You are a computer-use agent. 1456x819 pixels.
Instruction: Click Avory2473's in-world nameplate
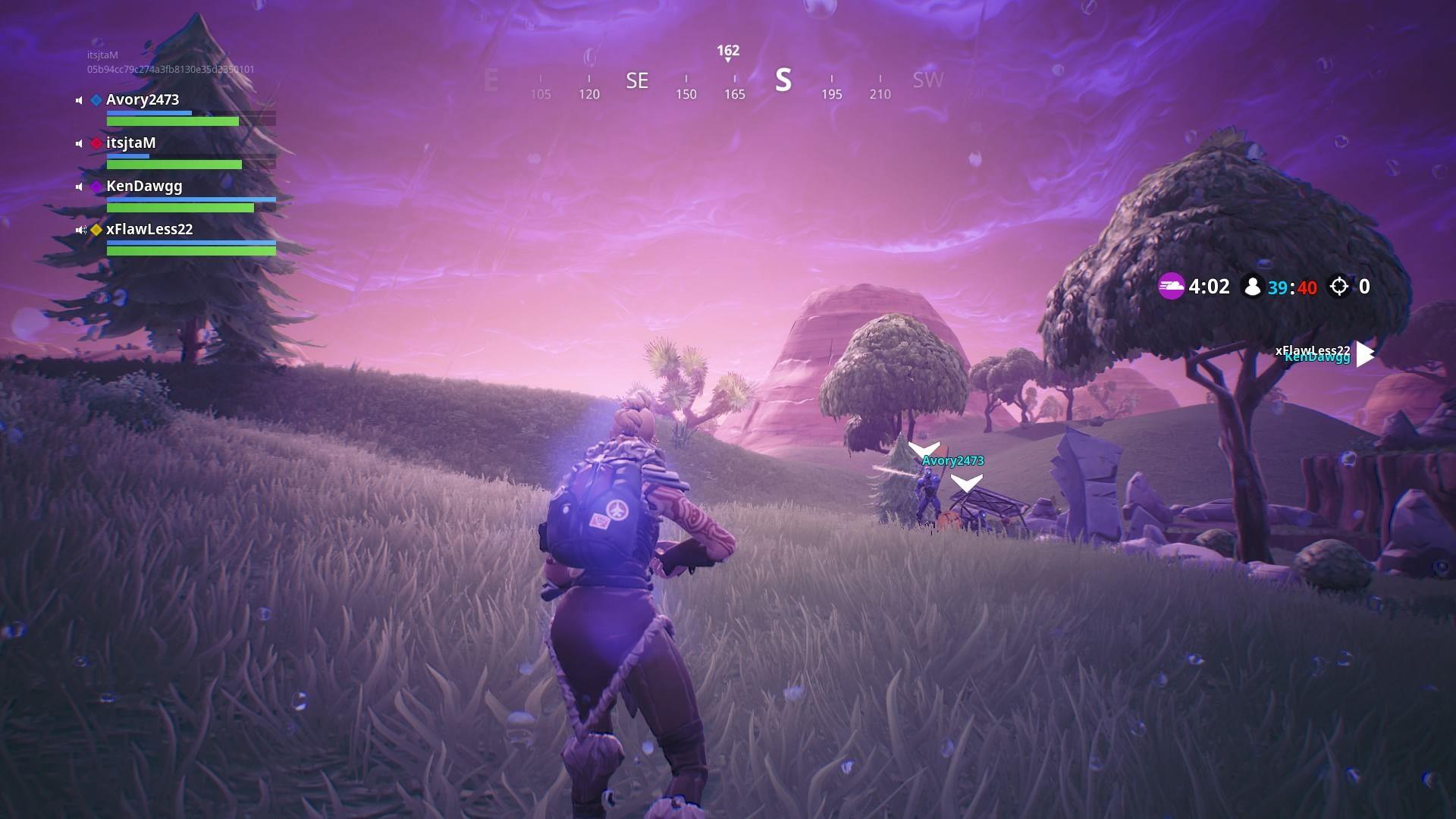point(952,460)
